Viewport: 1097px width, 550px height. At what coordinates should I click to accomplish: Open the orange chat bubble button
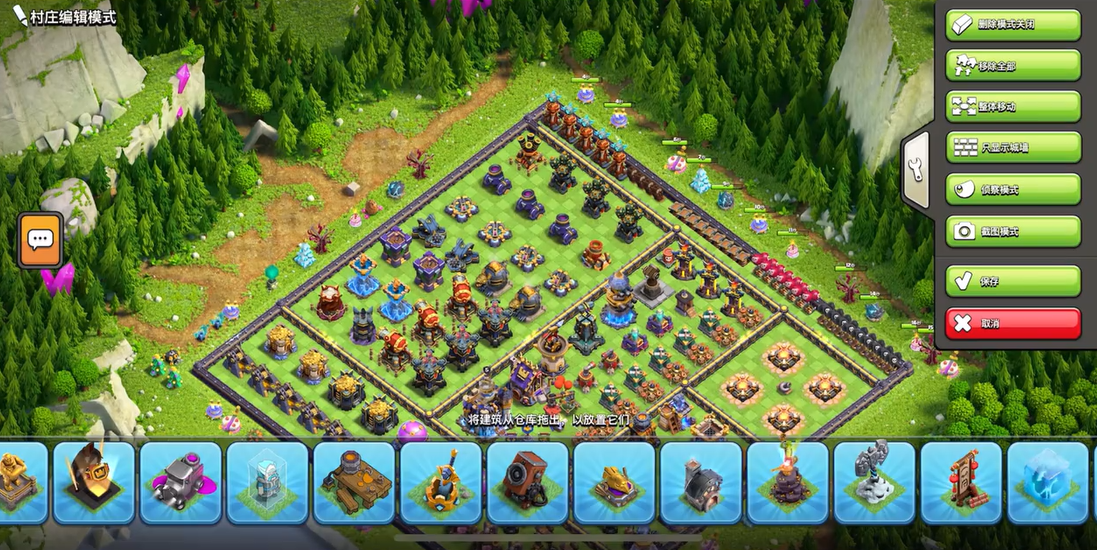click(x=40, y=240)
